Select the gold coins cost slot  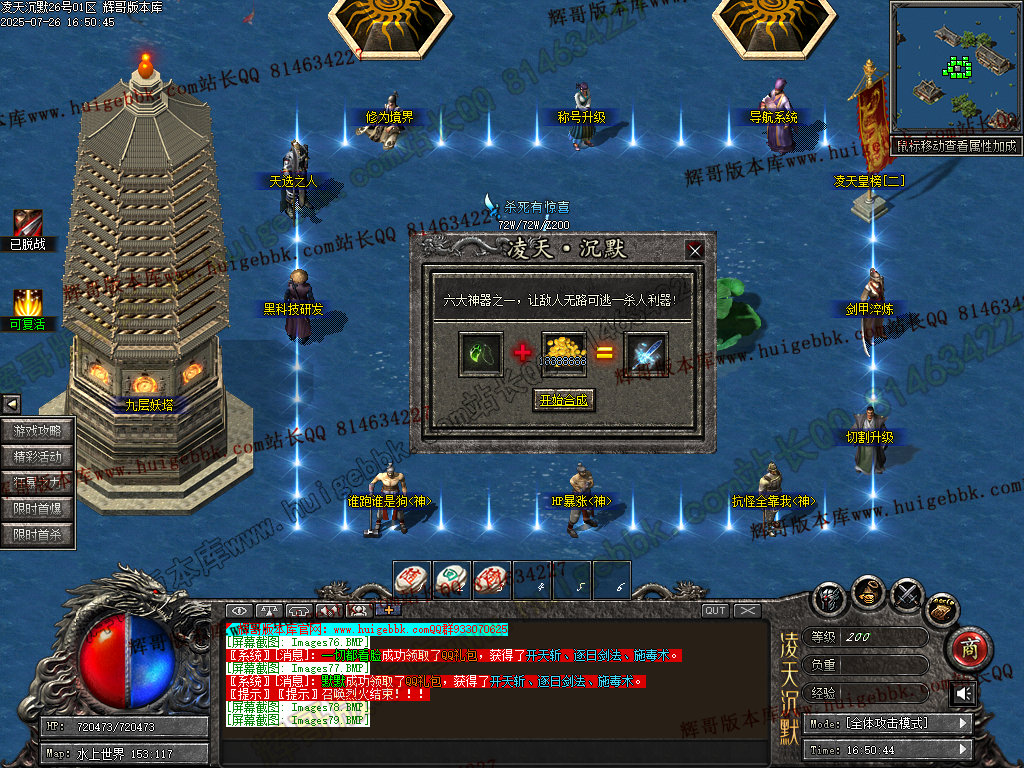pos(564,354)
